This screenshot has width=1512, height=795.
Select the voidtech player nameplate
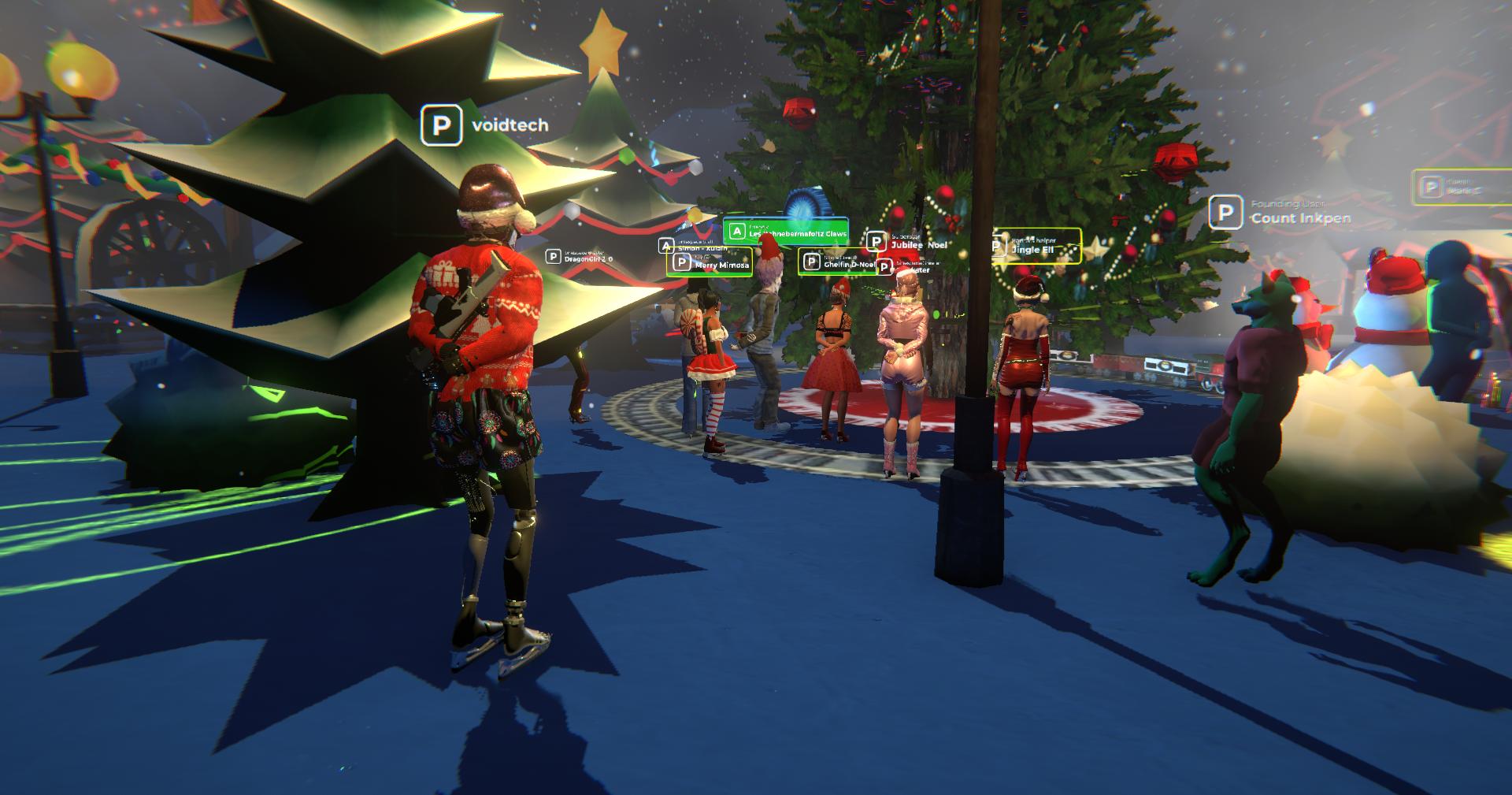click(486, 126)
